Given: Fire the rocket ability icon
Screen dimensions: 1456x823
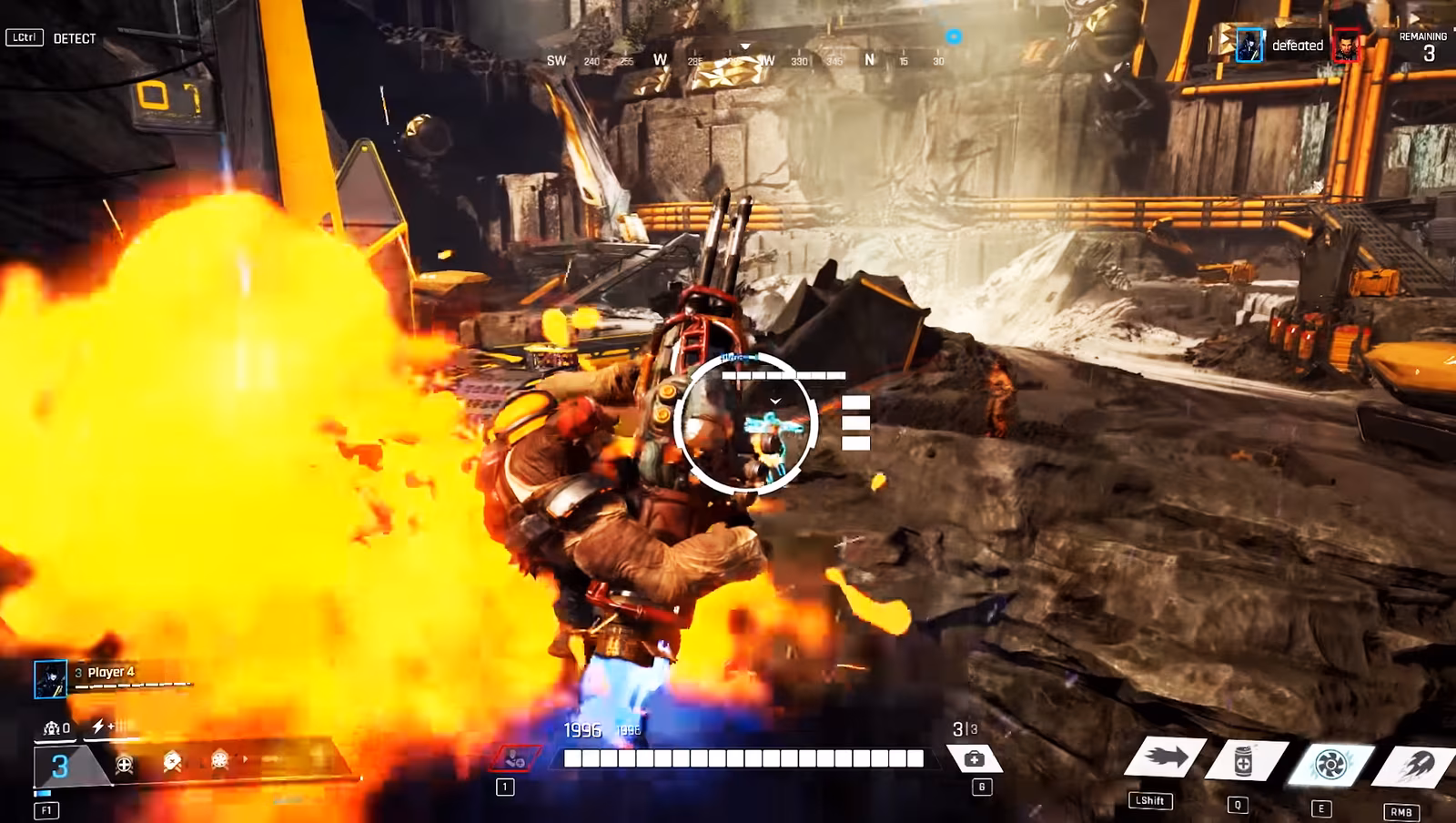Looking at the screenshot, I should (1413, 767).
